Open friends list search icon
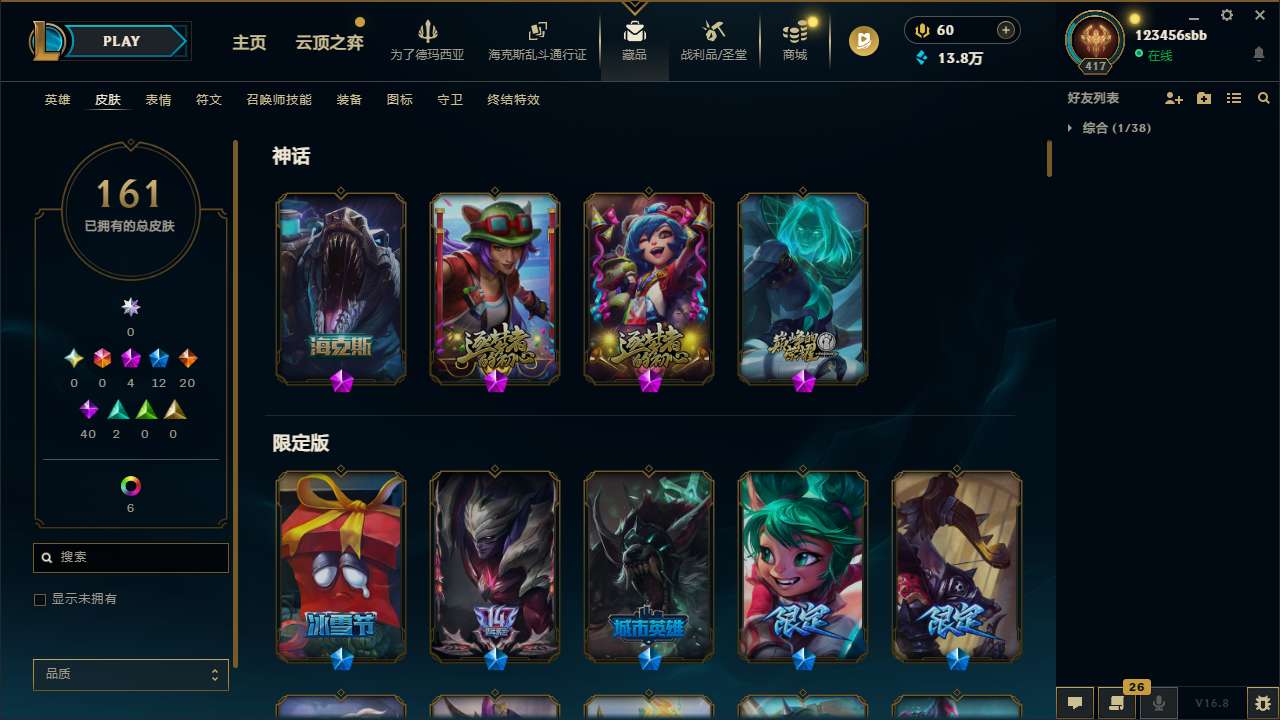The height and width of the screenshot is (720, 1280). (1264, 98)
